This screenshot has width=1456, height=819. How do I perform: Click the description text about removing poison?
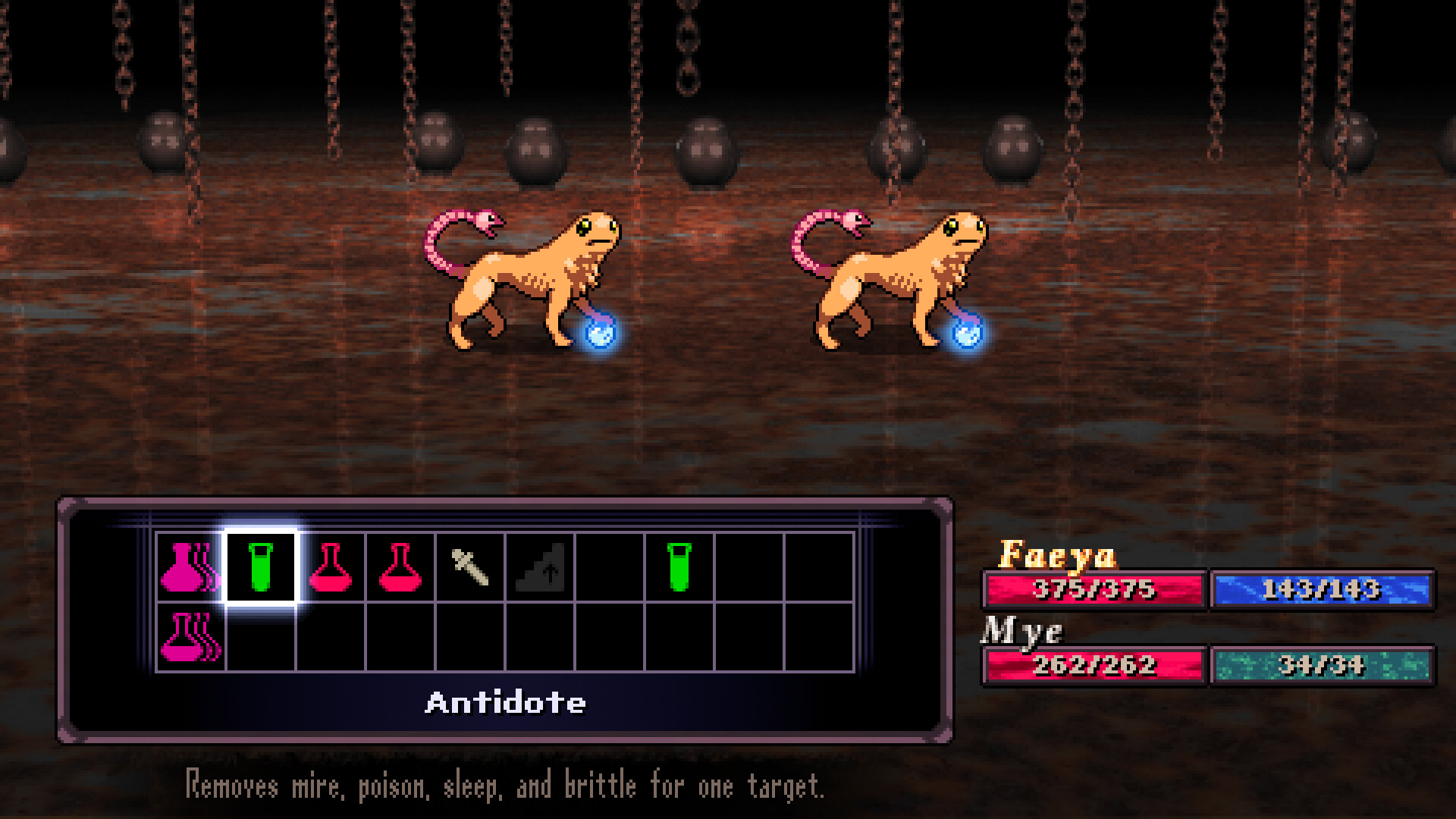(x=505, y=786)
